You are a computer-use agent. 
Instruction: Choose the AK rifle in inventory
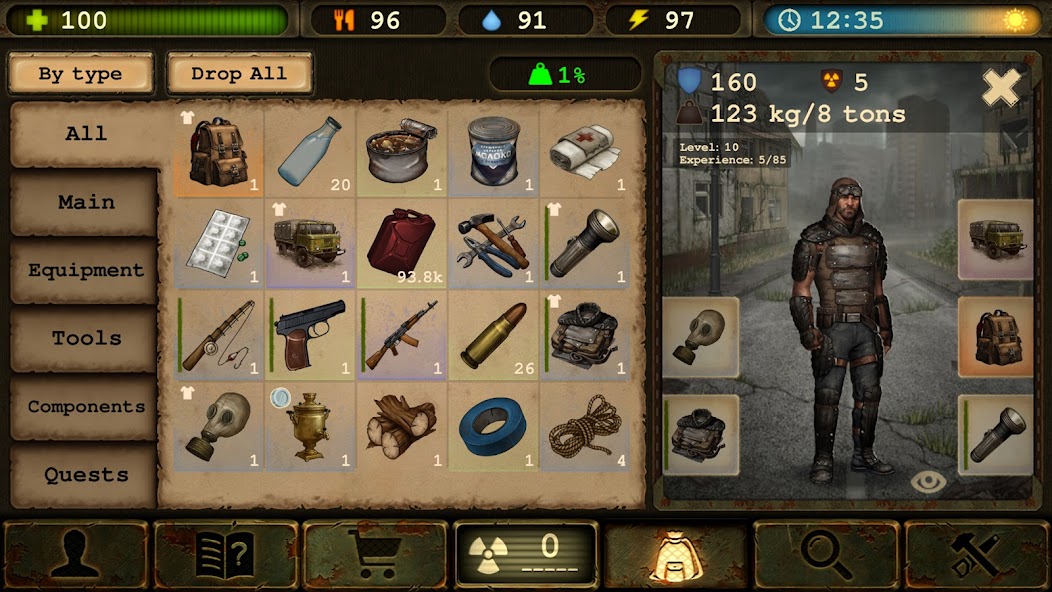pos(402,335)
